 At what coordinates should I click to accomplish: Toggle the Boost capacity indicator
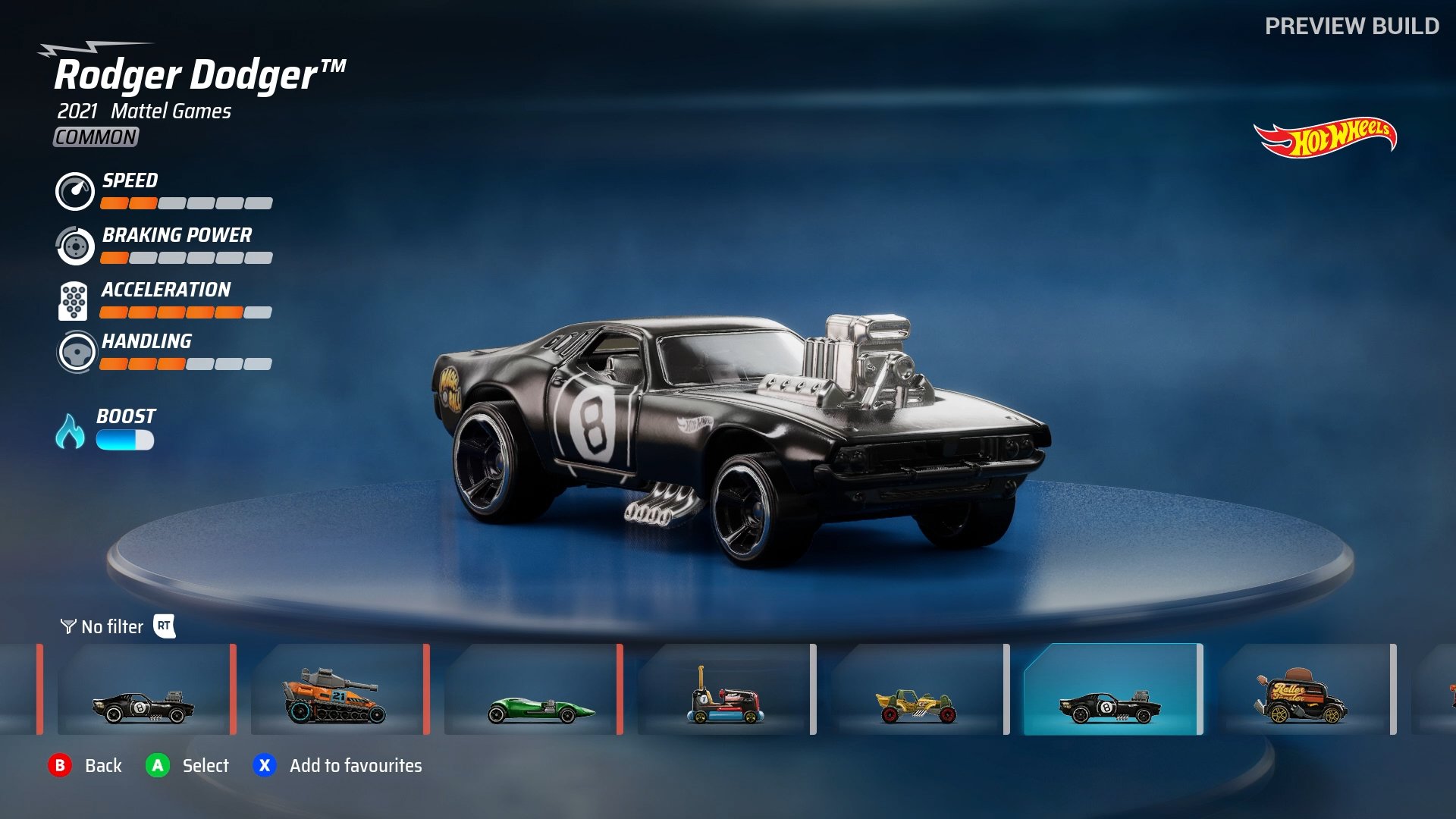pyautogui.click(x=125, y=438)
